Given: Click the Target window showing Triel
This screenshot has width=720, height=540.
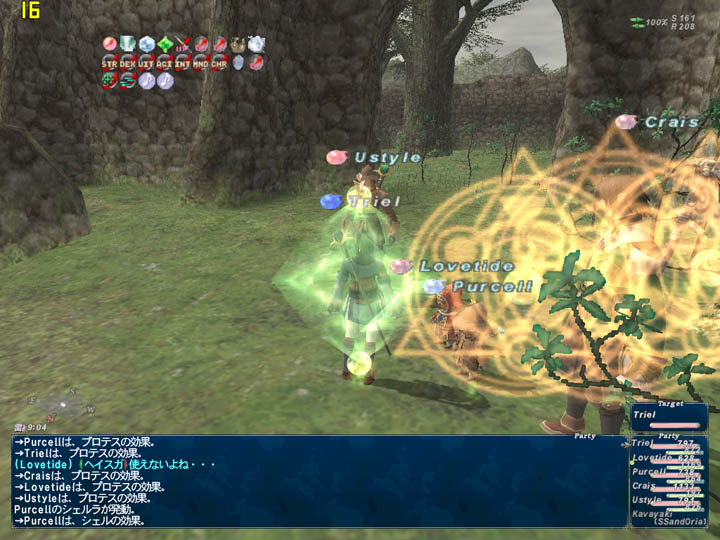Looking at the screenshot, I should [x=668, y=416].
